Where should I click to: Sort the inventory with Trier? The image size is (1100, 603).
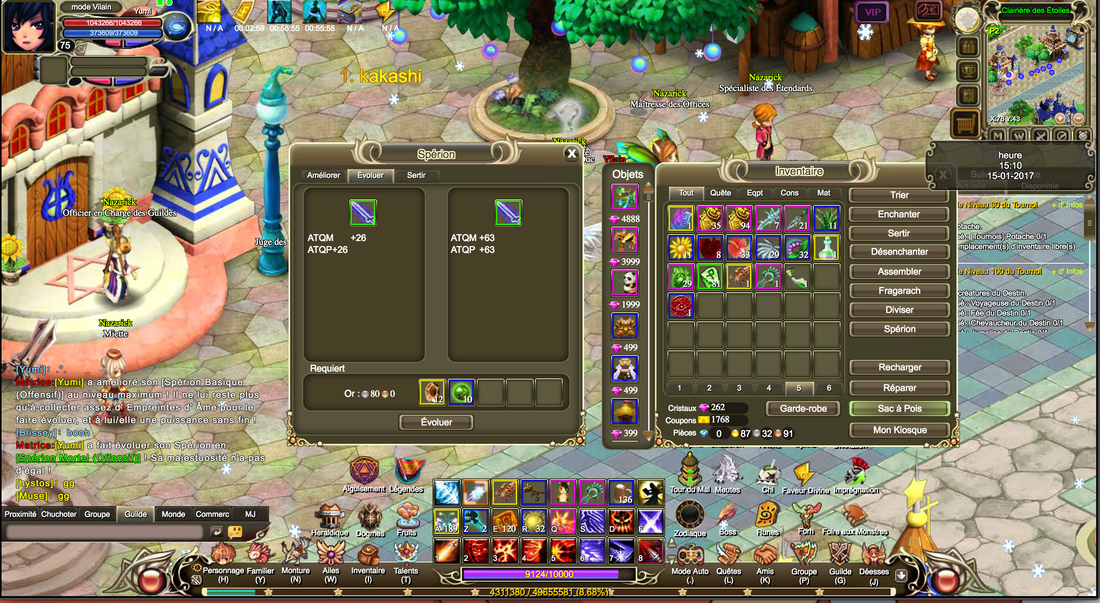pyautogui.click(x=899, y=195)
